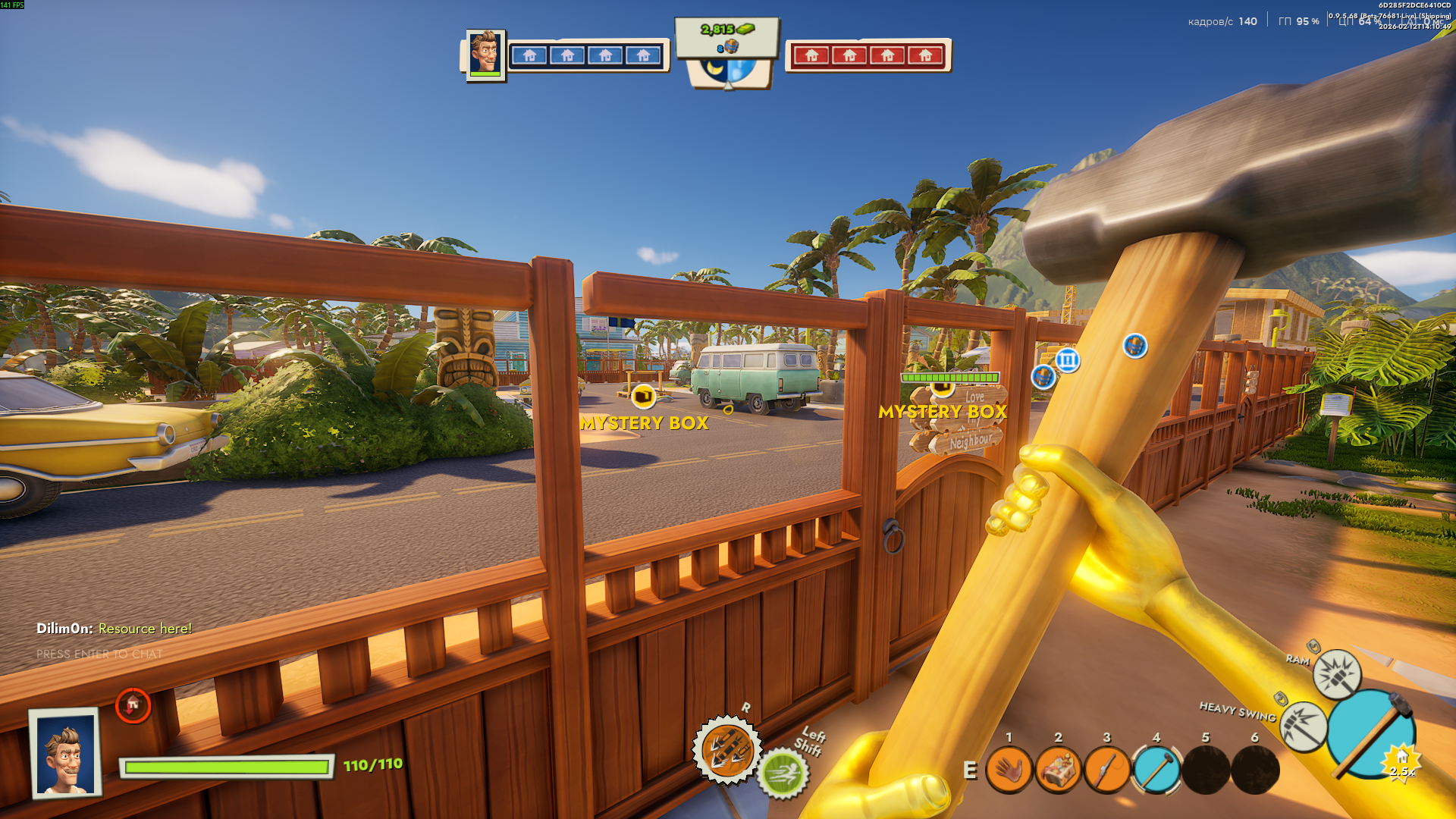The width and height of the screenshot is (1456, 819).
Task: Click the day-night cycle dial
Action: 727,70
